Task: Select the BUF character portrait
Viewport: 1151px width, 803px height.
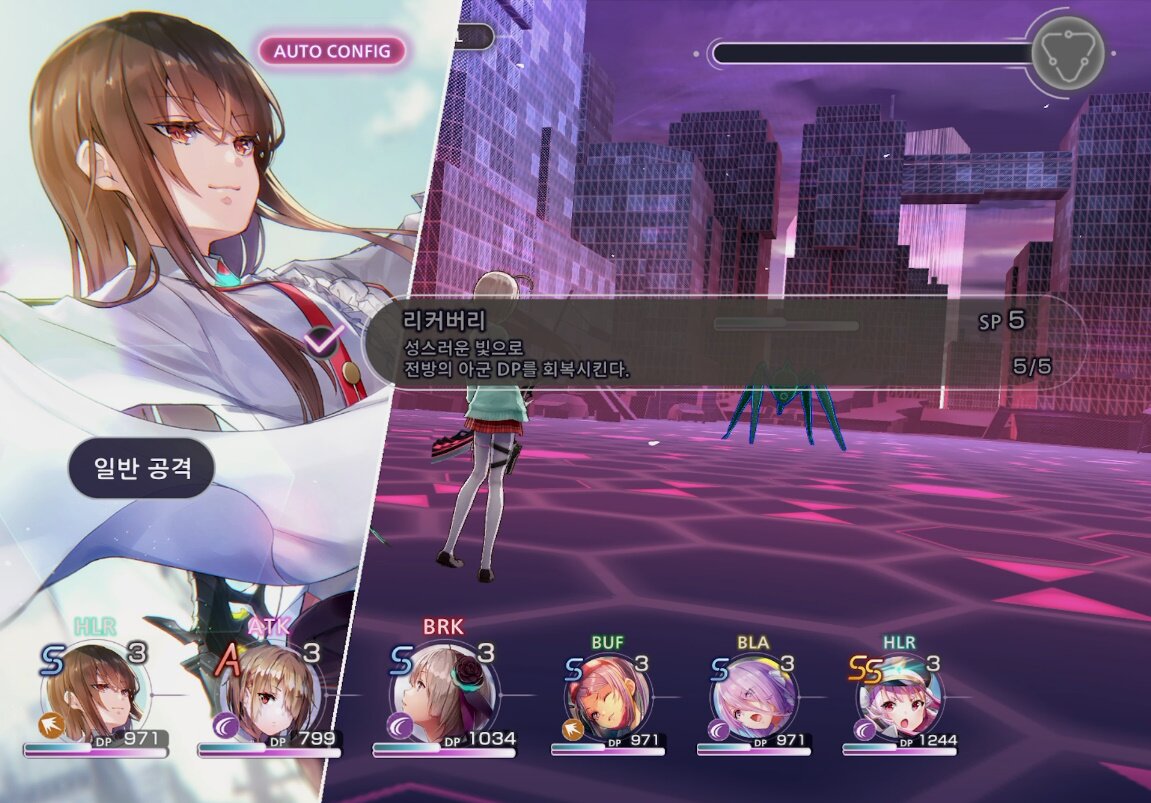Action: (x=608, y=695)
